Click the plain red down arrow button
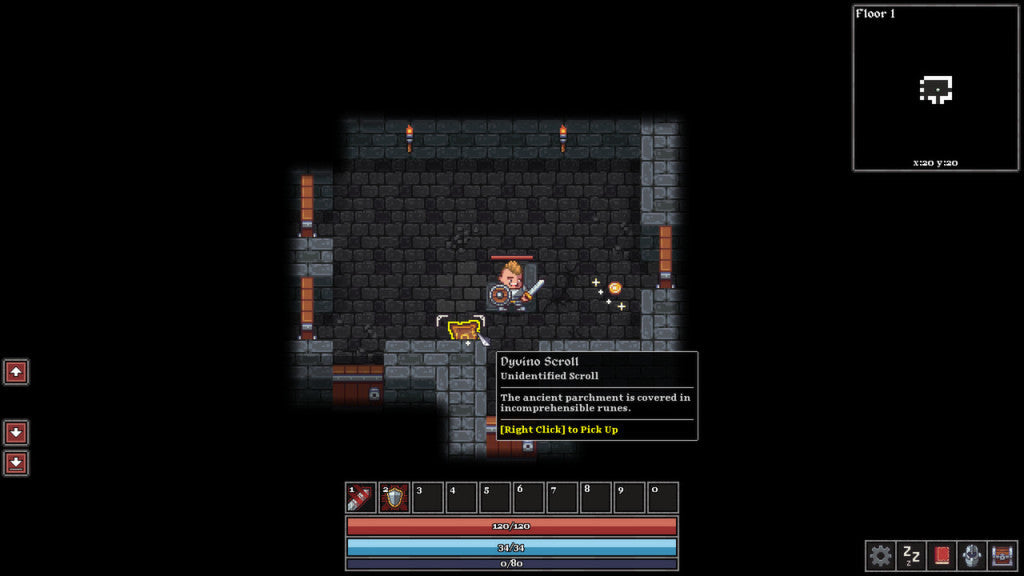This screenshot has height=576, width=1024. 16,433
